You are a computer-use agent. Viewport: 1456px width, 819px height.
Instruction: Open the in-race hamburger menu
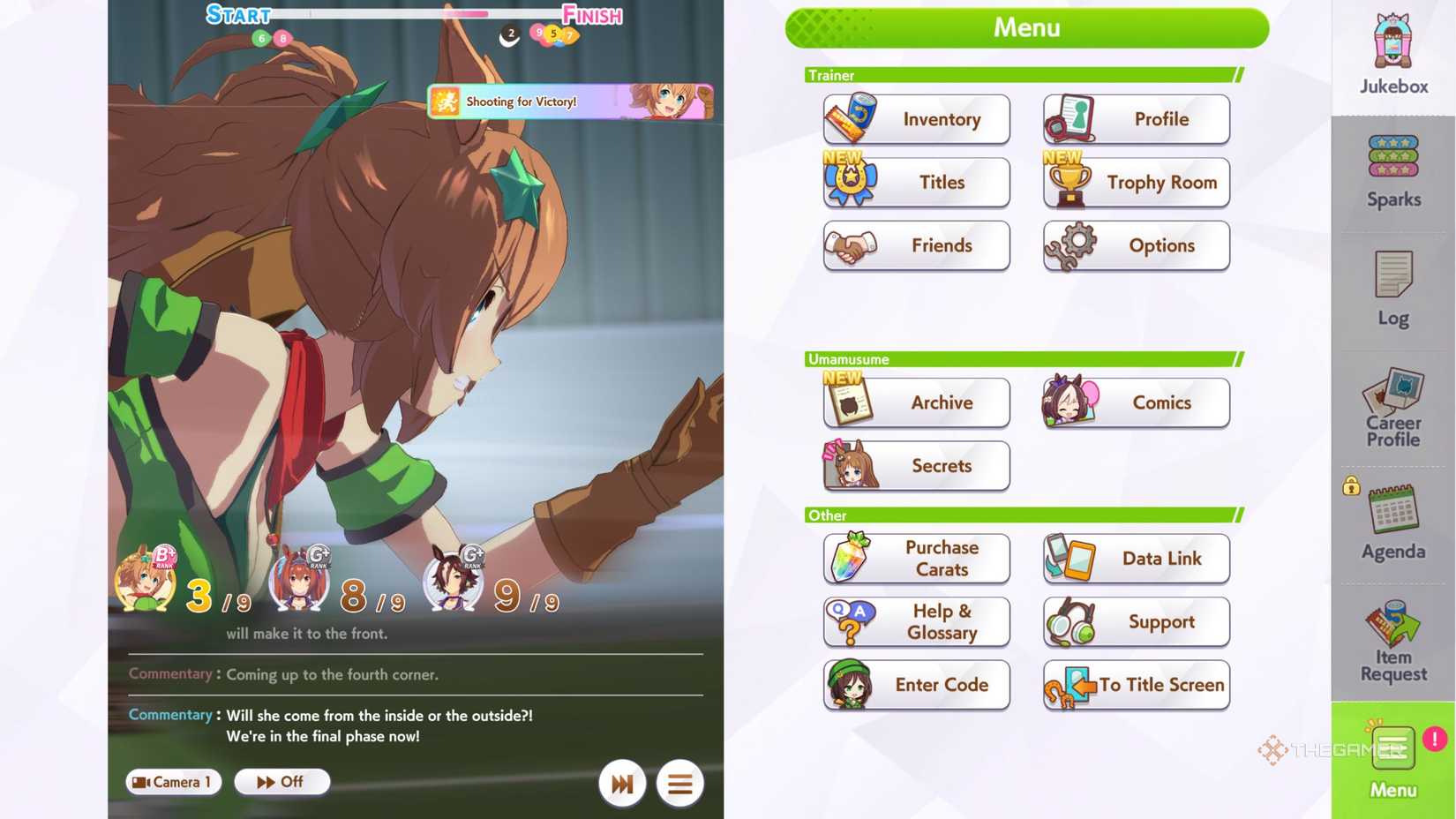(679, 783)
